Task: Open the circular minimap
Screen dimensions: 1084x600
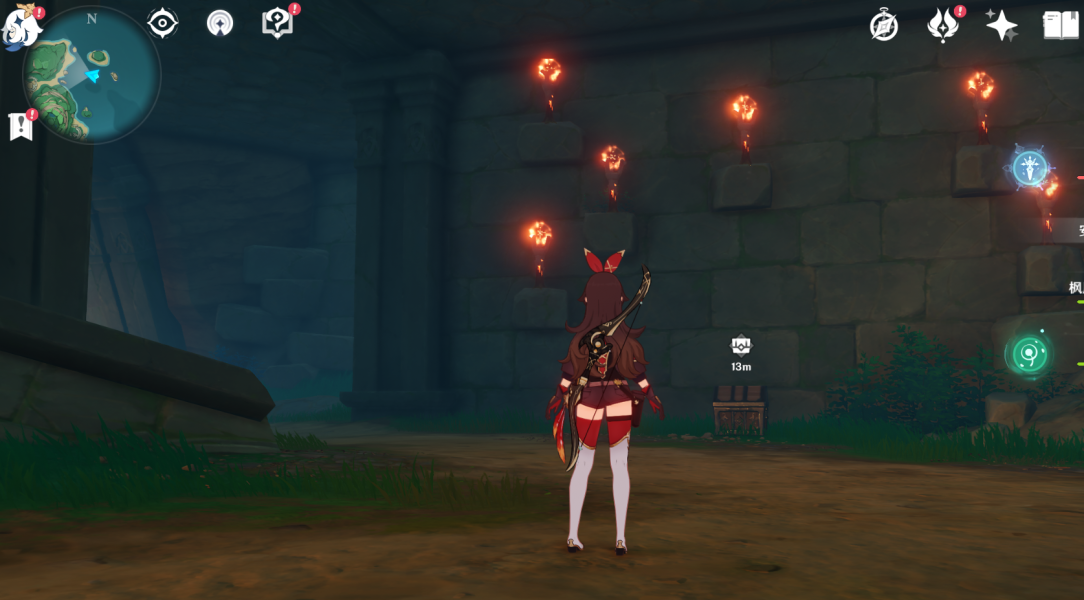Action: point(92,75)
